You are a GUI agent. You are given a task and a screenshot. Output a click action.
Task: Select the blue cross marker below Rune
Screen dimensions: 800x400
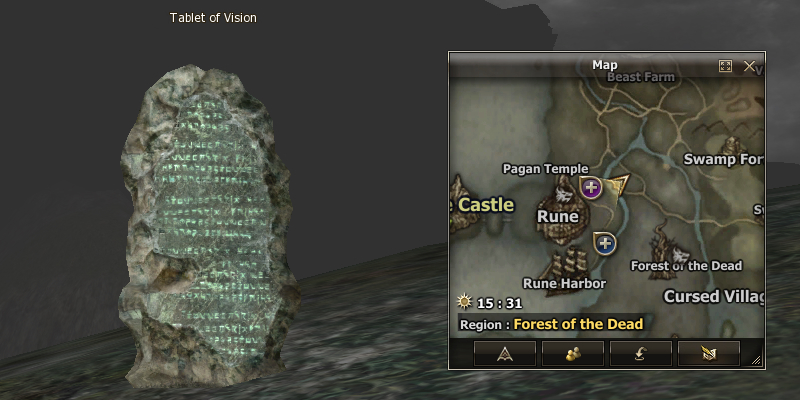point(604,242)
